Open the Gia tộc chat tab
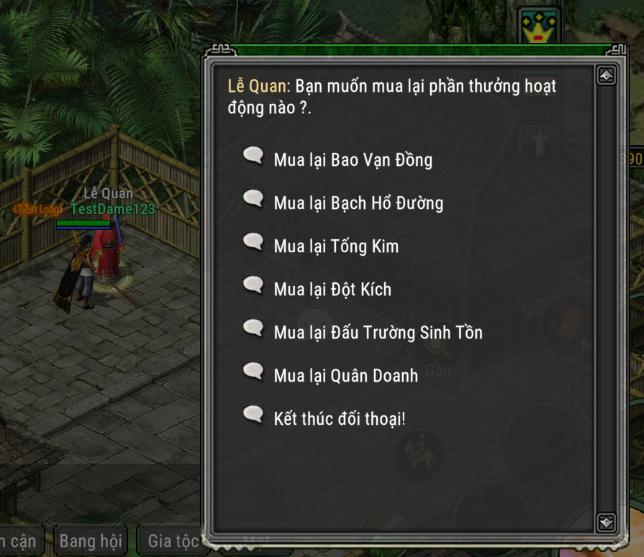 [170, 541]
